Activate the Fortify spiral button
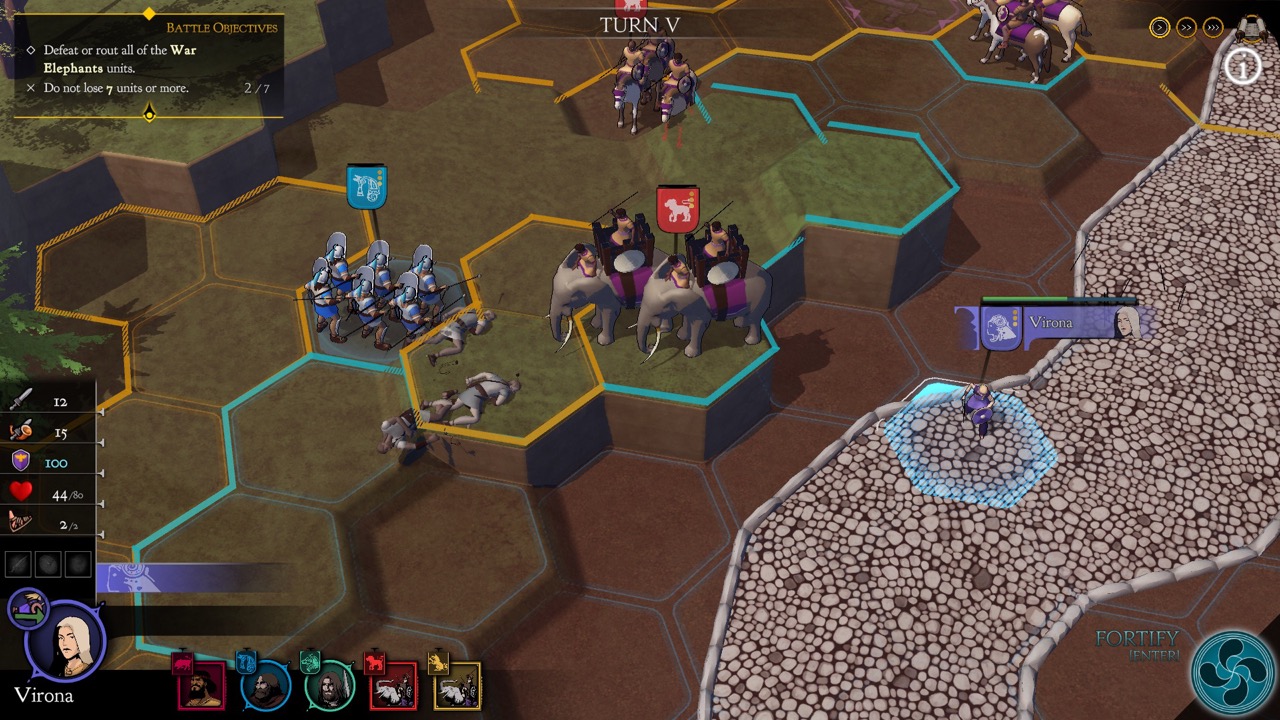1280x720 pixels. [x=1230, y=672]
